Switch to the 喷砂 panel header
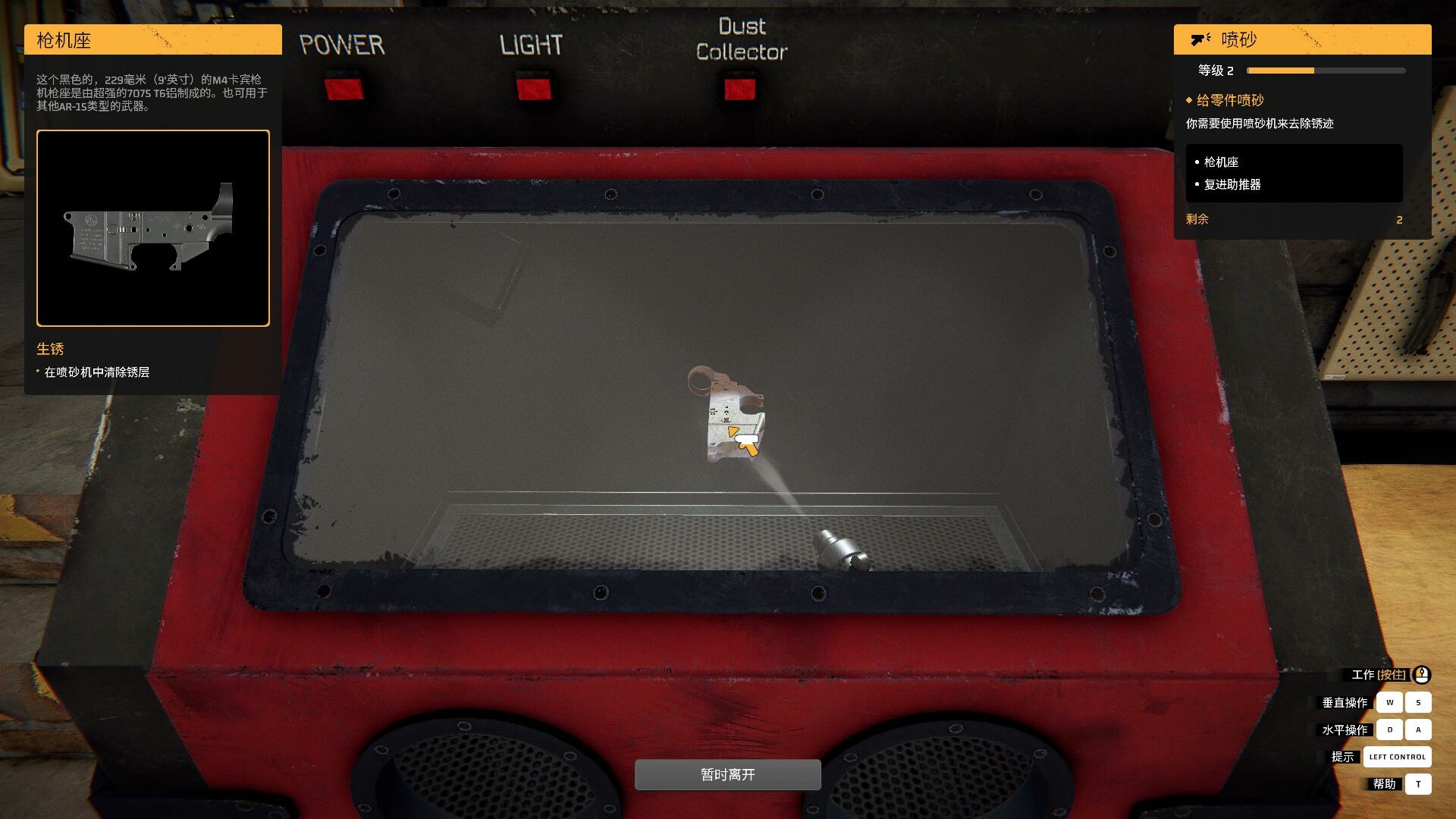This screenshot has height=819, width=1456. 1301,38
